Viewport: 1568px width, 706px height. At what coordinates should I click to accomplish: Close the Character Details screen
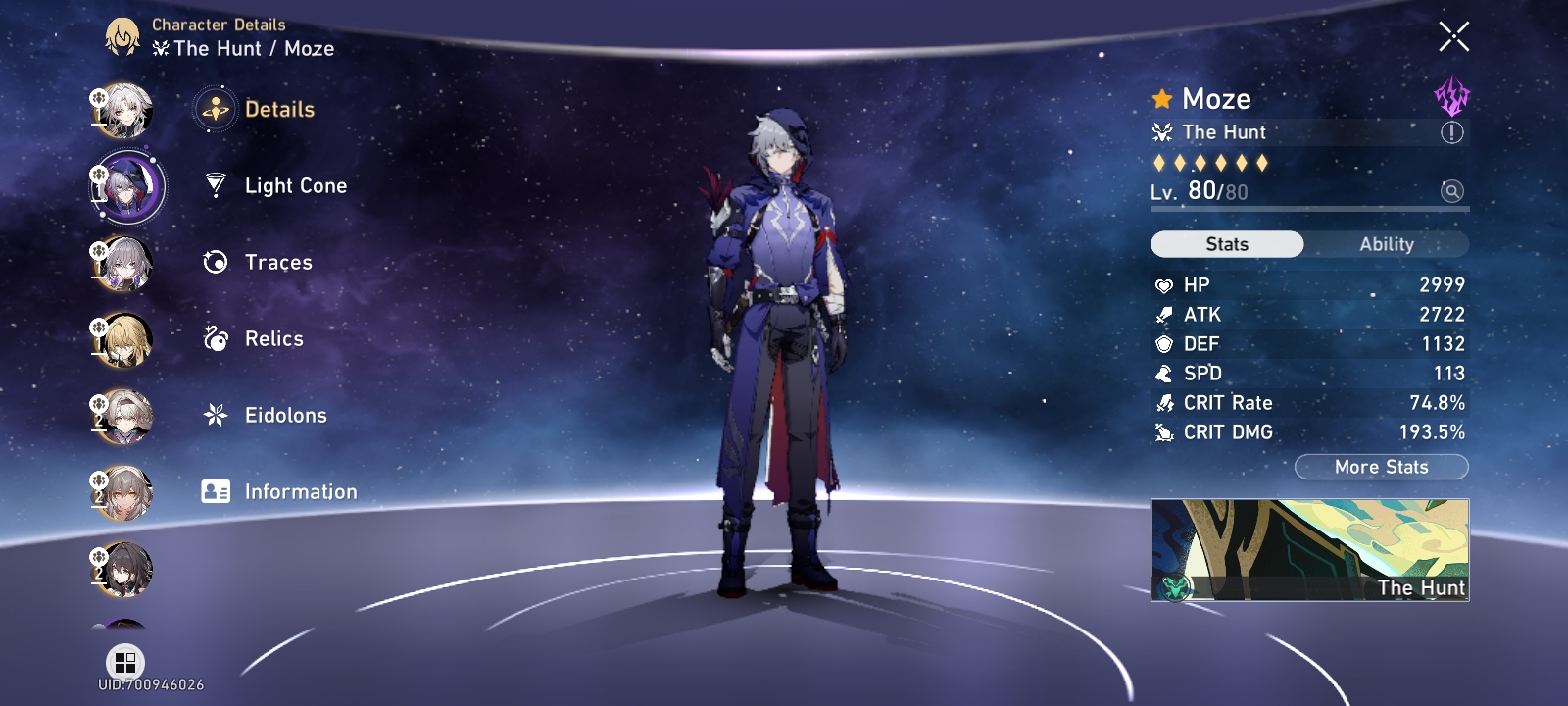pos(1454,35)
